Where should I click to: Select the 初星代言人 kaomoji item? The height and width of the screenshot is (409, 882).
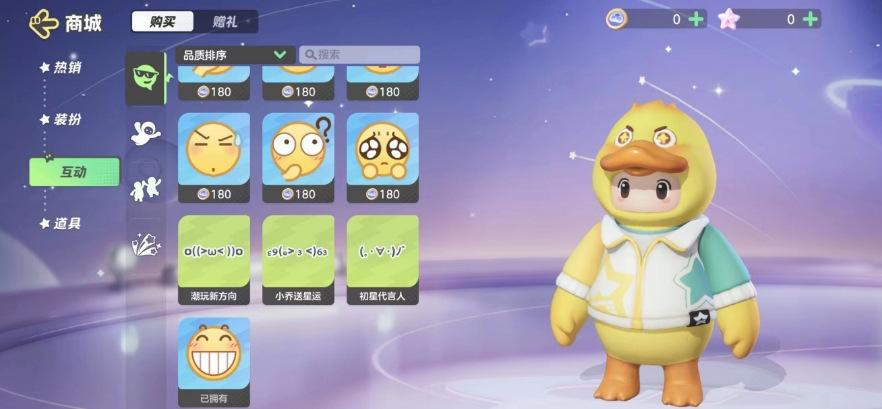[383, 259]
